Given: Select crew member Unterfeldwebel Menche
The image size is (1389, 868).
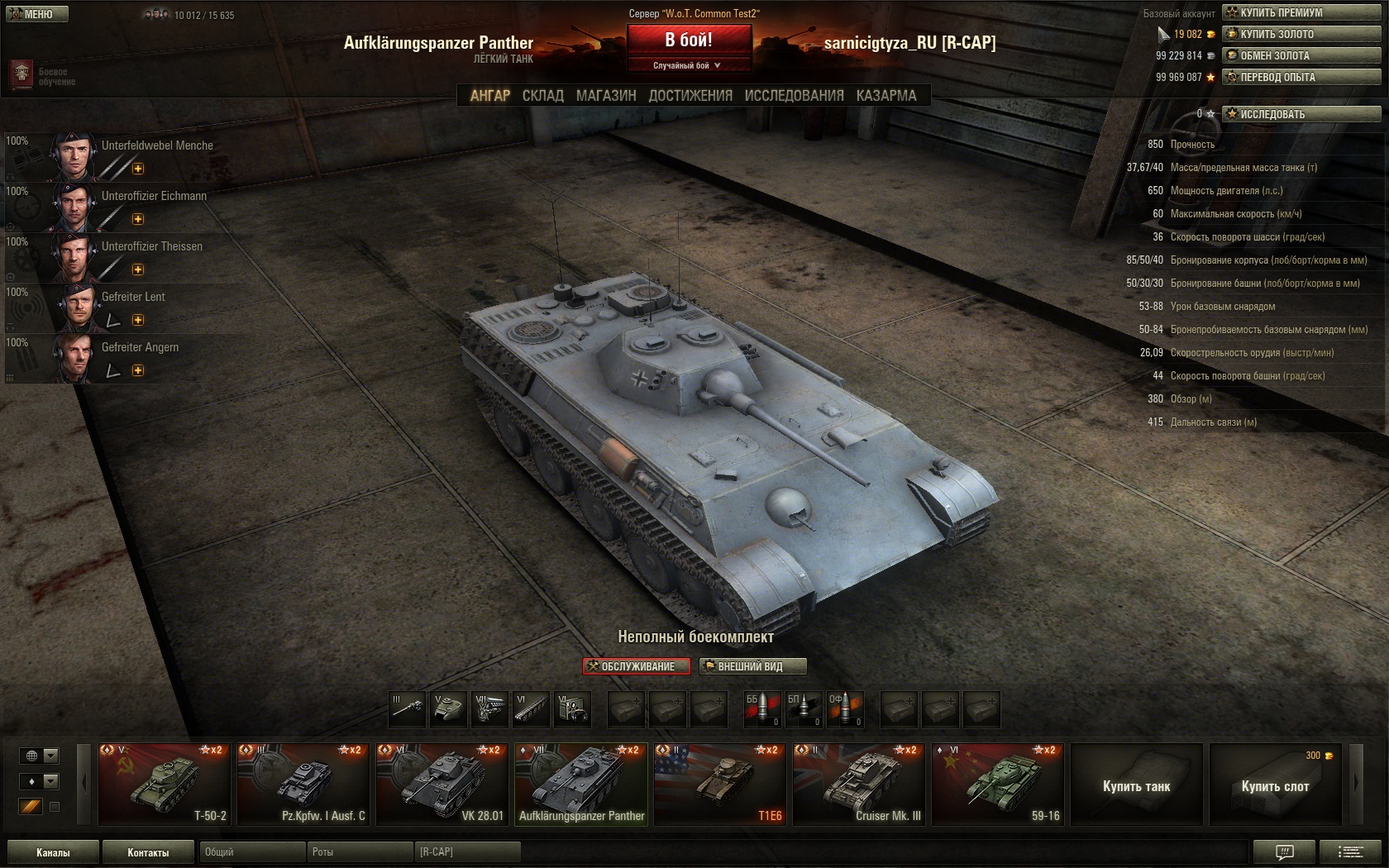Looking at the screenshot, I should [x=132, y=155].
